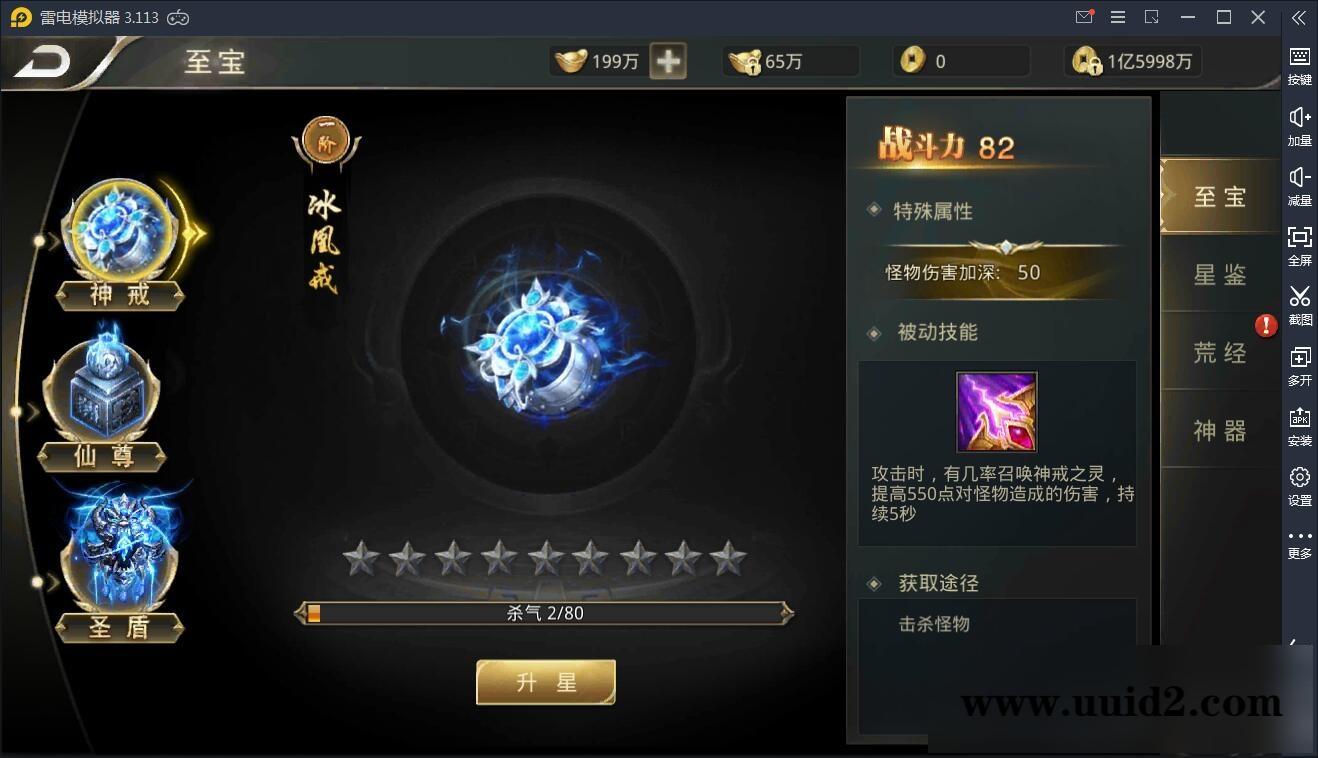The width and height of the screenshot is (1318, 758).
Task: Switch to the 神器 tab
Action: (1219, 430)
